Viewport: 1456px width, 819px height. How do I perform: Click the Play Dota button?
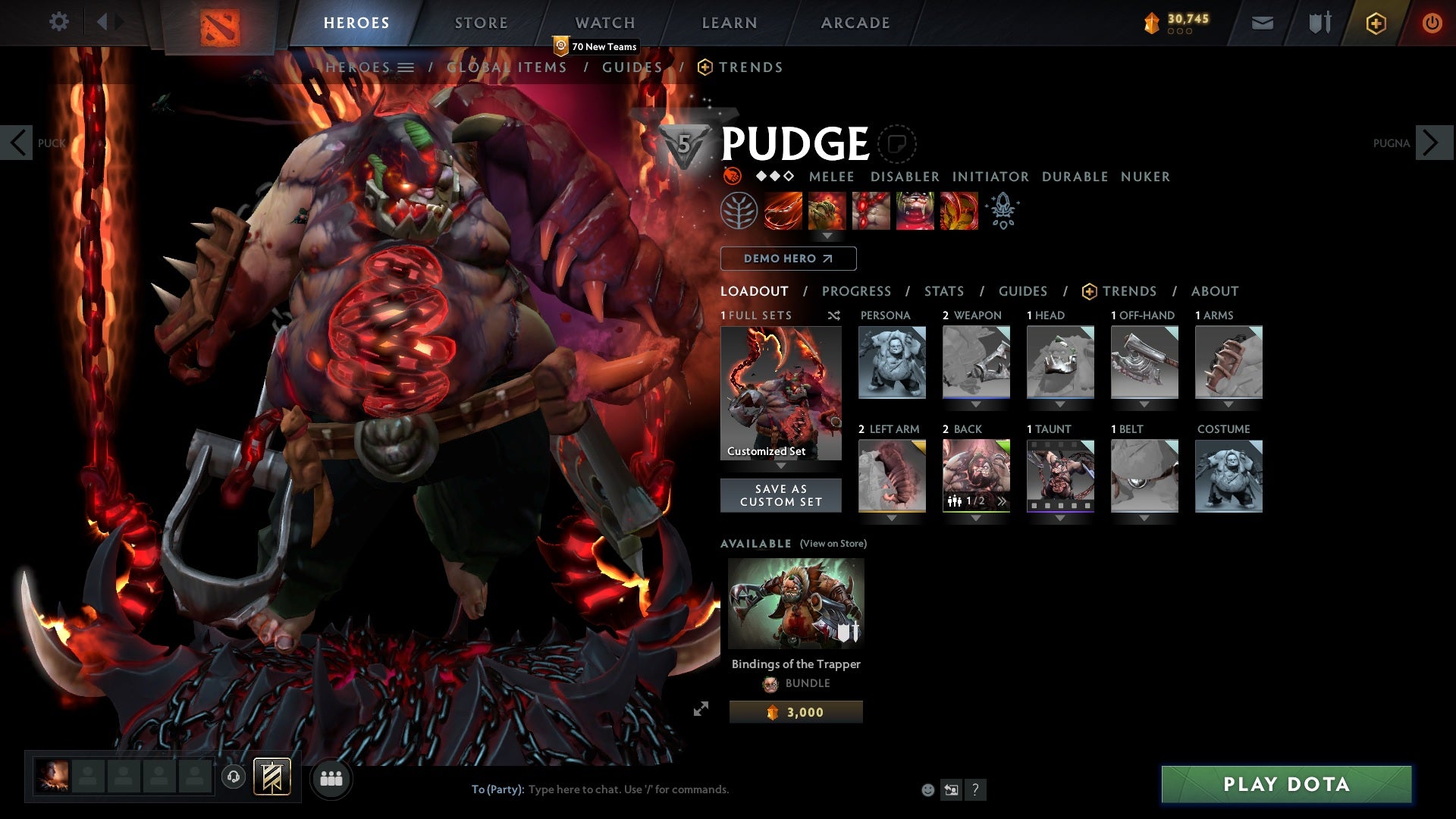1286,784
